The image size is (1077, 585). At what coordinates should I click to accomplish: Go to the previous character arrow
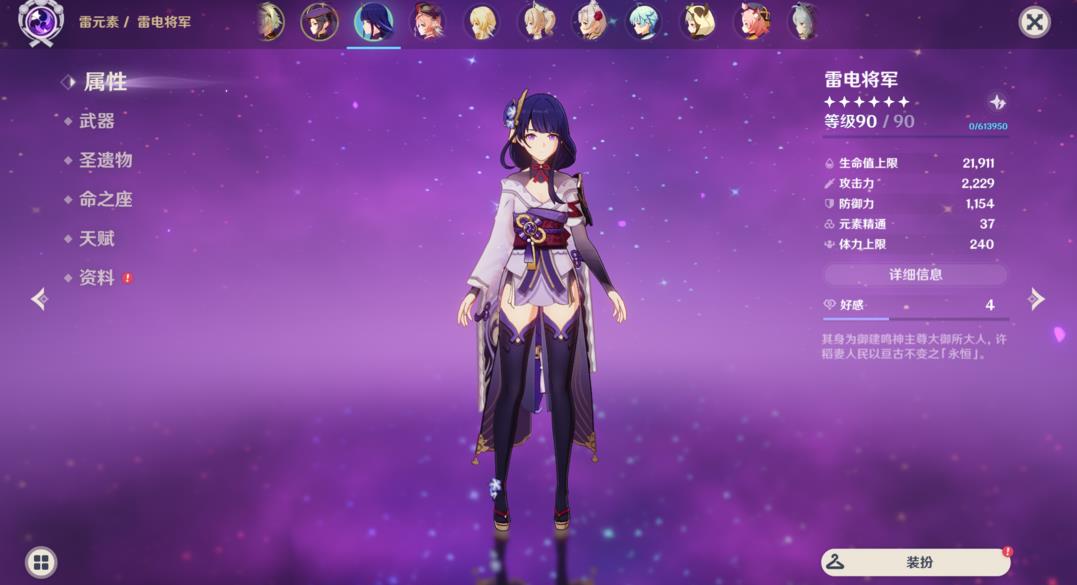click(x=39, y=299)
